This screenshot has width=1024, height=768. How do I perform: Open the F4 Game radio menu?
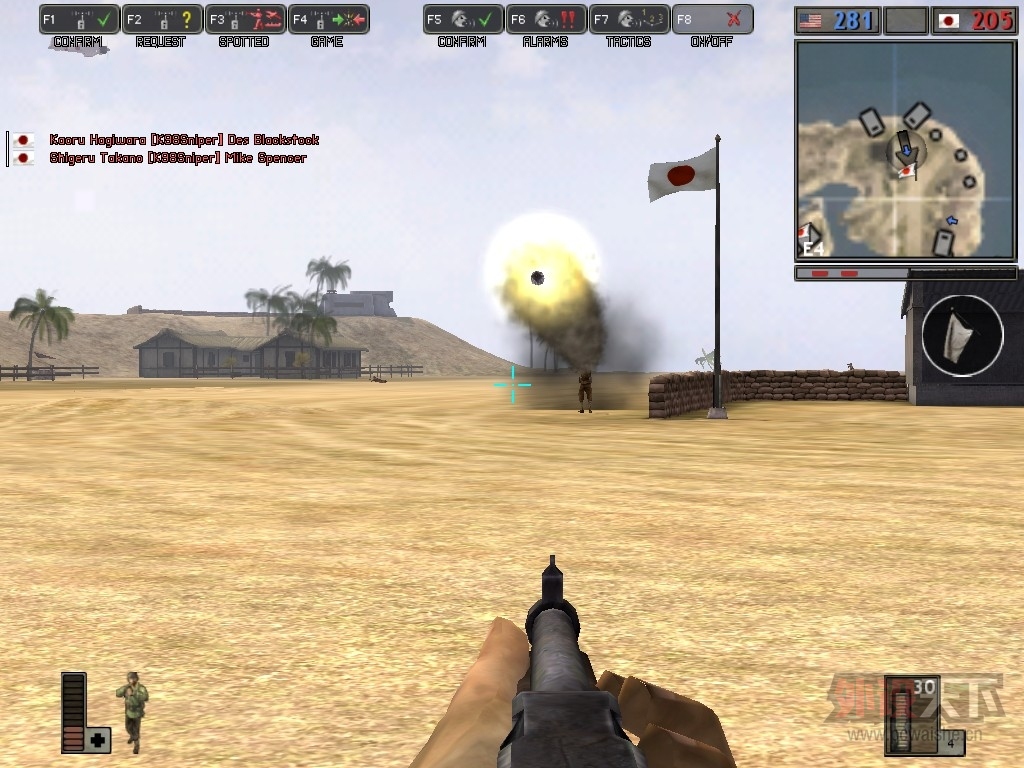point(329,20)
